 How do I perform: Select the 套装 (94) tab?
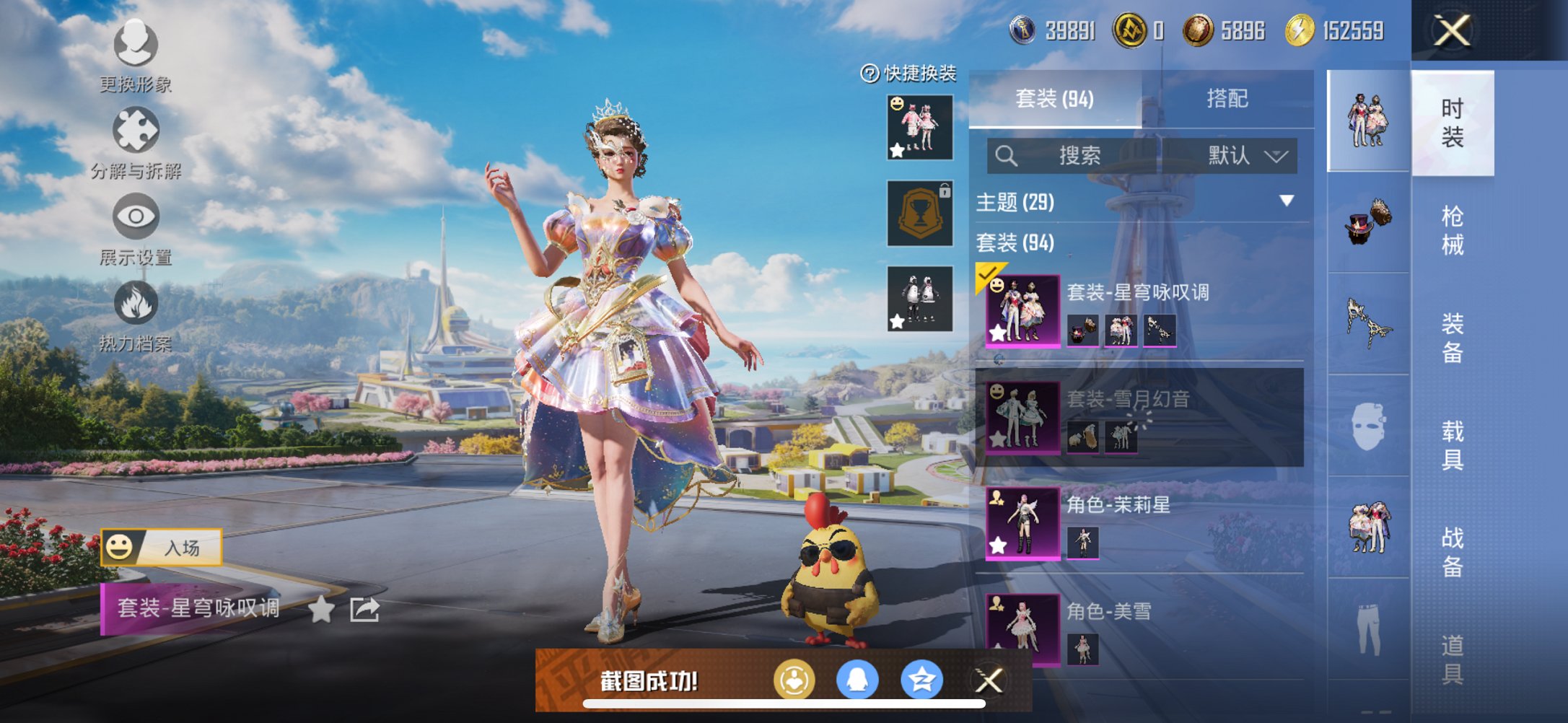(1054, 99)
